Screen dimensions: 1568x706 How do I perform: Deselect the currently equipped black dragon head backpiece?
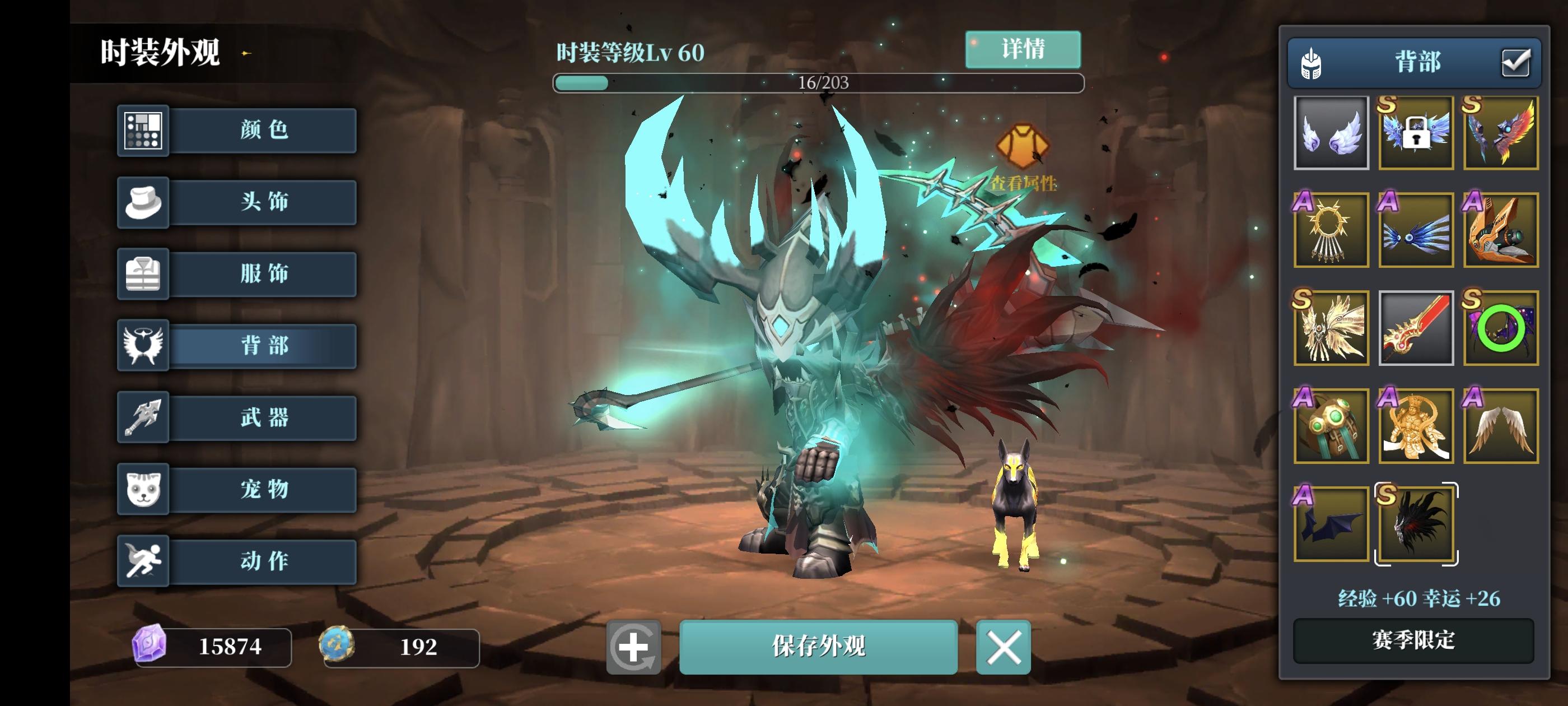tap(1415, 524)
